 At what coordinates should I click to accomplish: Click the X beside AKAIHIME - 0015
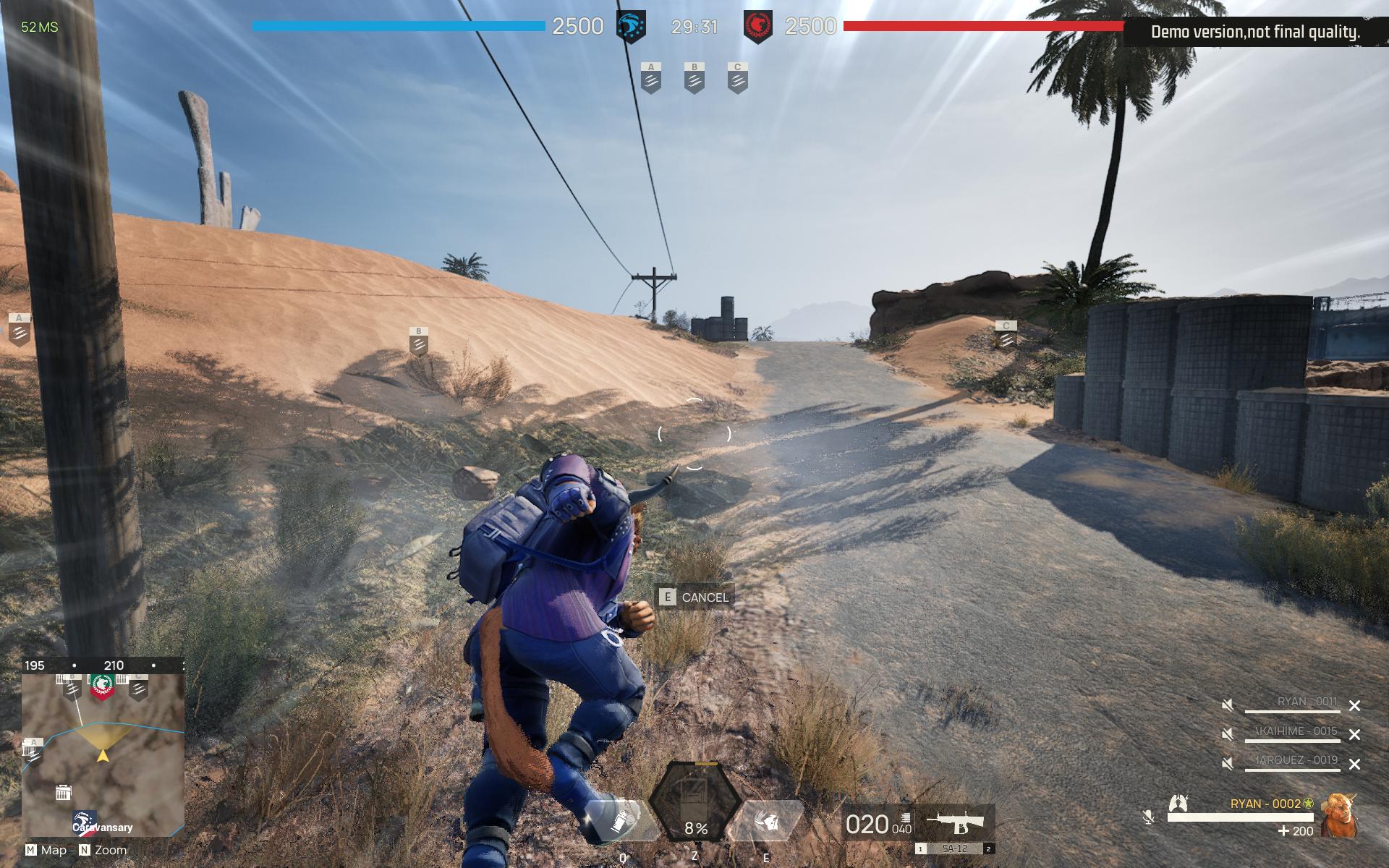click(1354, 735)
